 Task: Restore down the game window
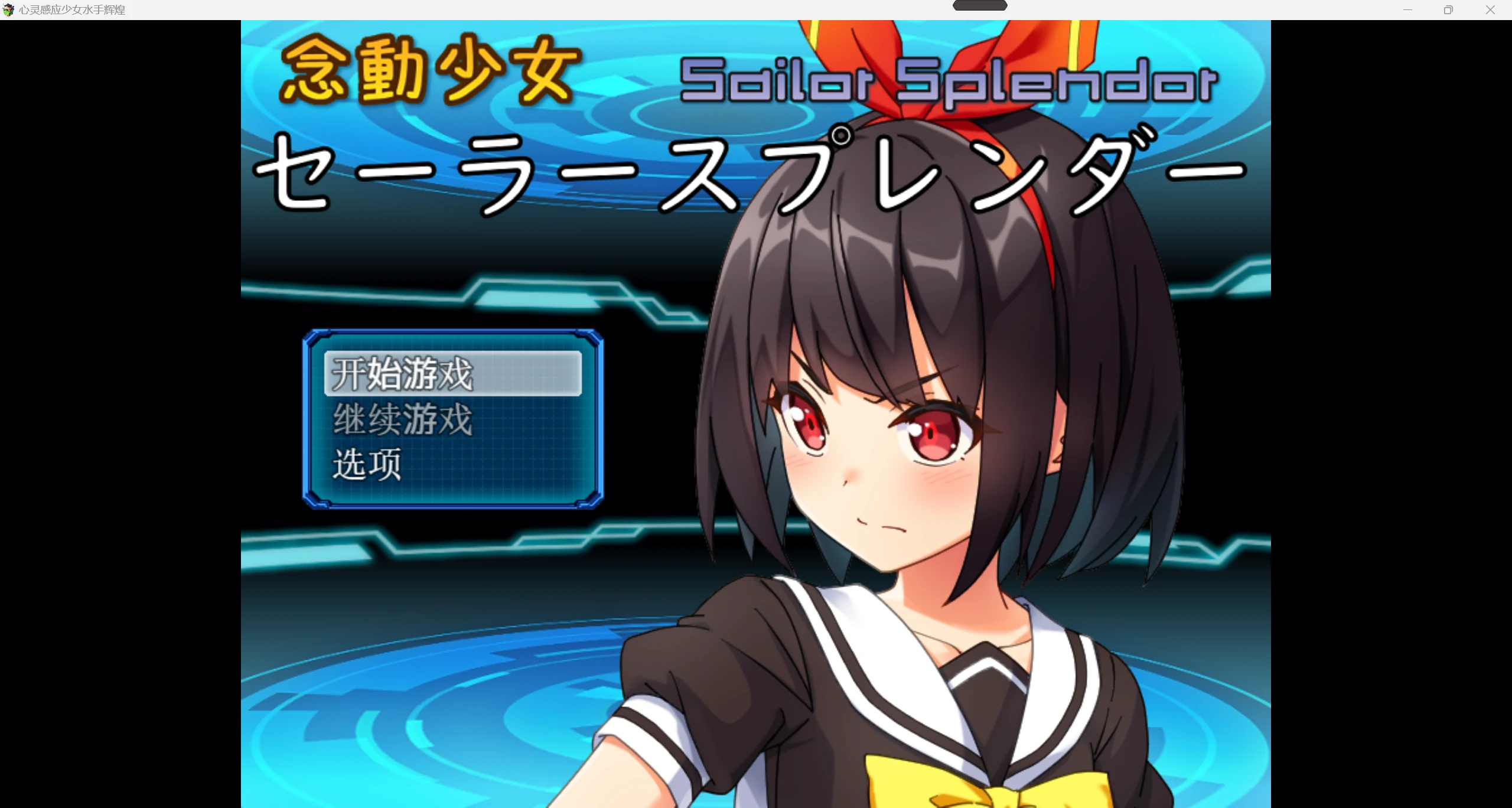click(1449, 9)
